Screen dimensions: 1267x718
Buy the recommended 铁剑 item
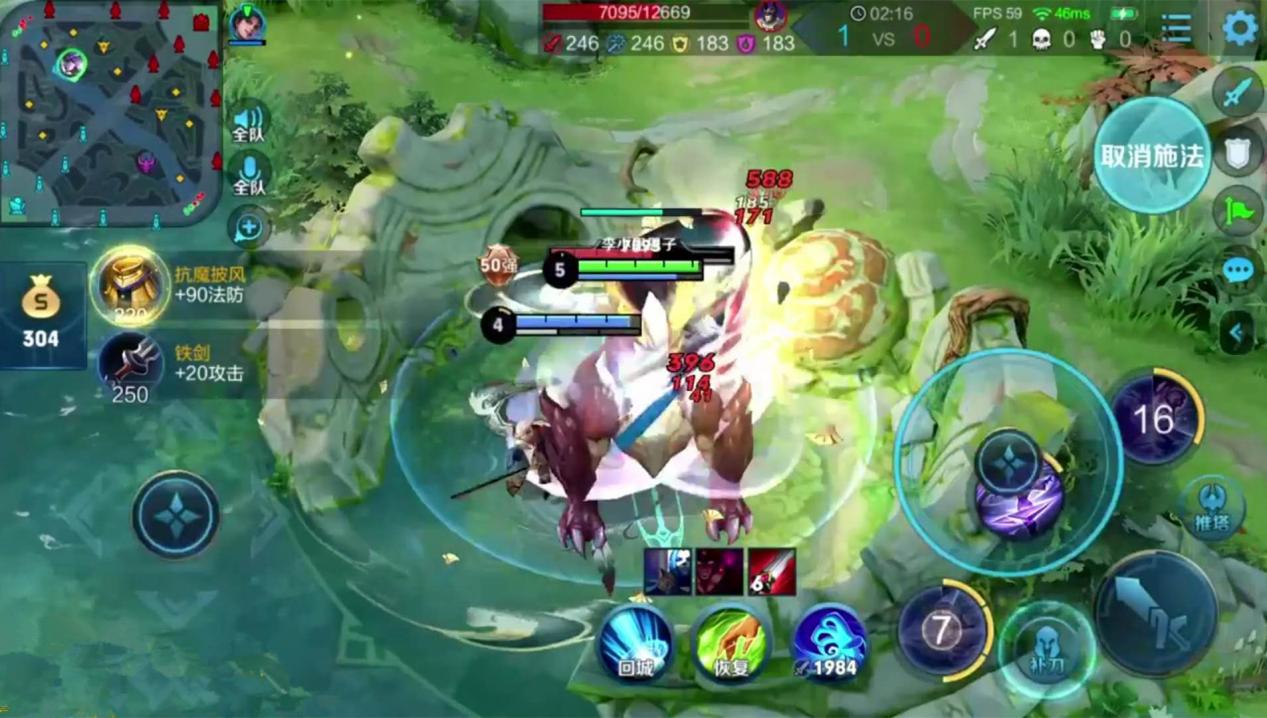click(131, 365)
